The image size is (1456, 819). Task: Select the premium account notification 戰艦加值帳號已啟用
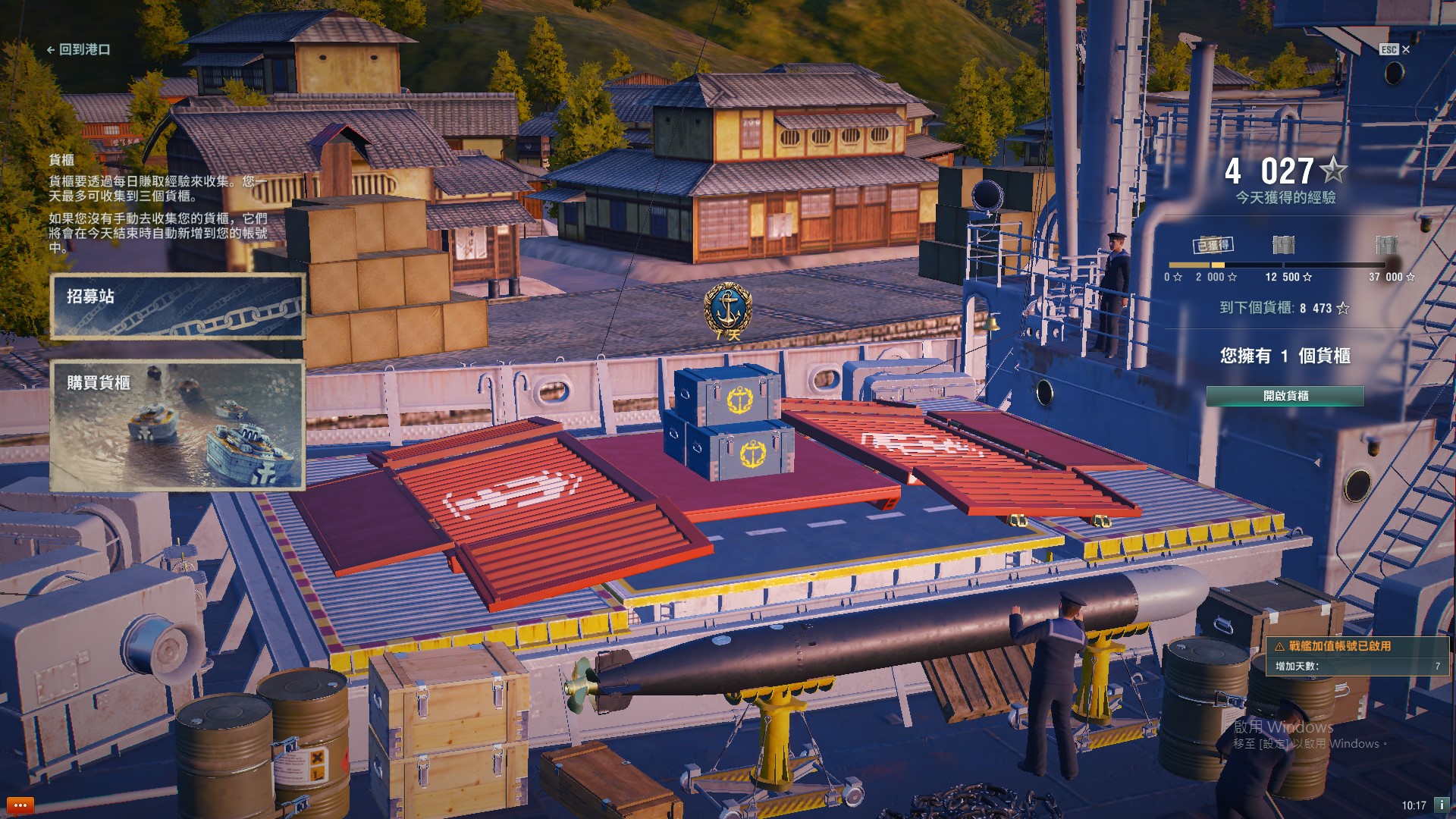(1357, 656)
